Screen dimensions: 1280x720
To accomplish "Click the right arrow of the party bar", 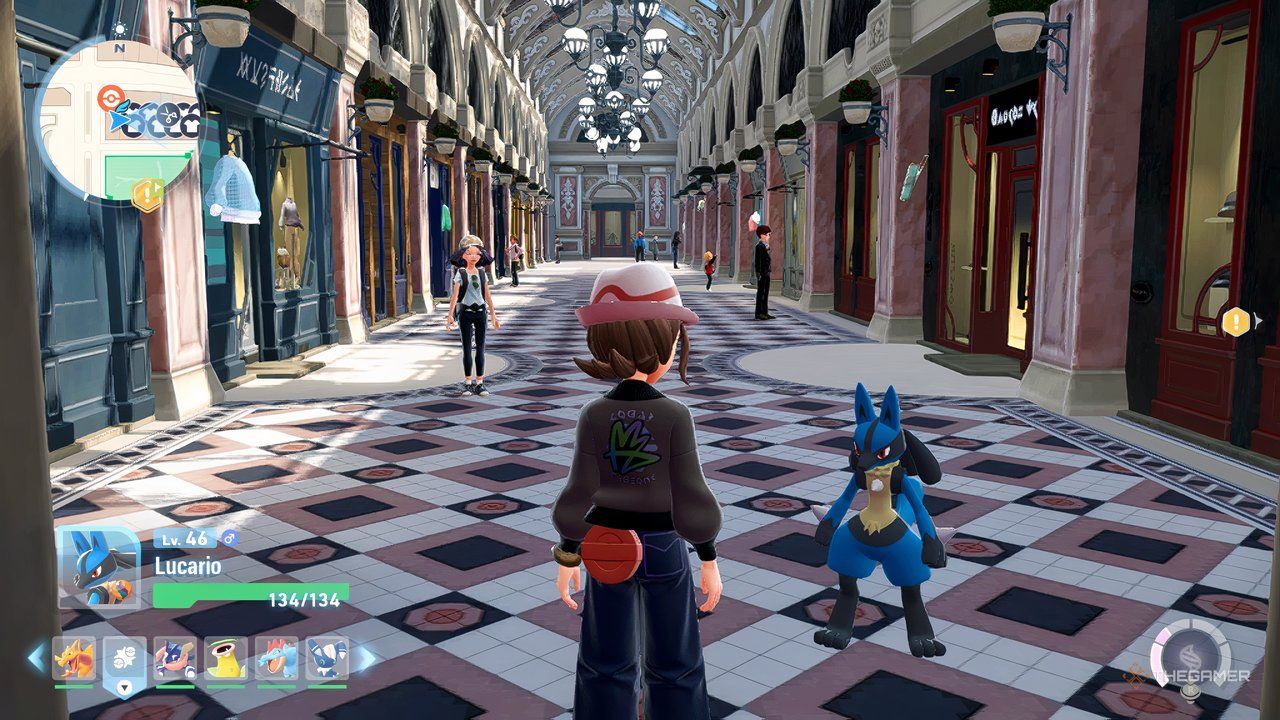I will 366,658.
